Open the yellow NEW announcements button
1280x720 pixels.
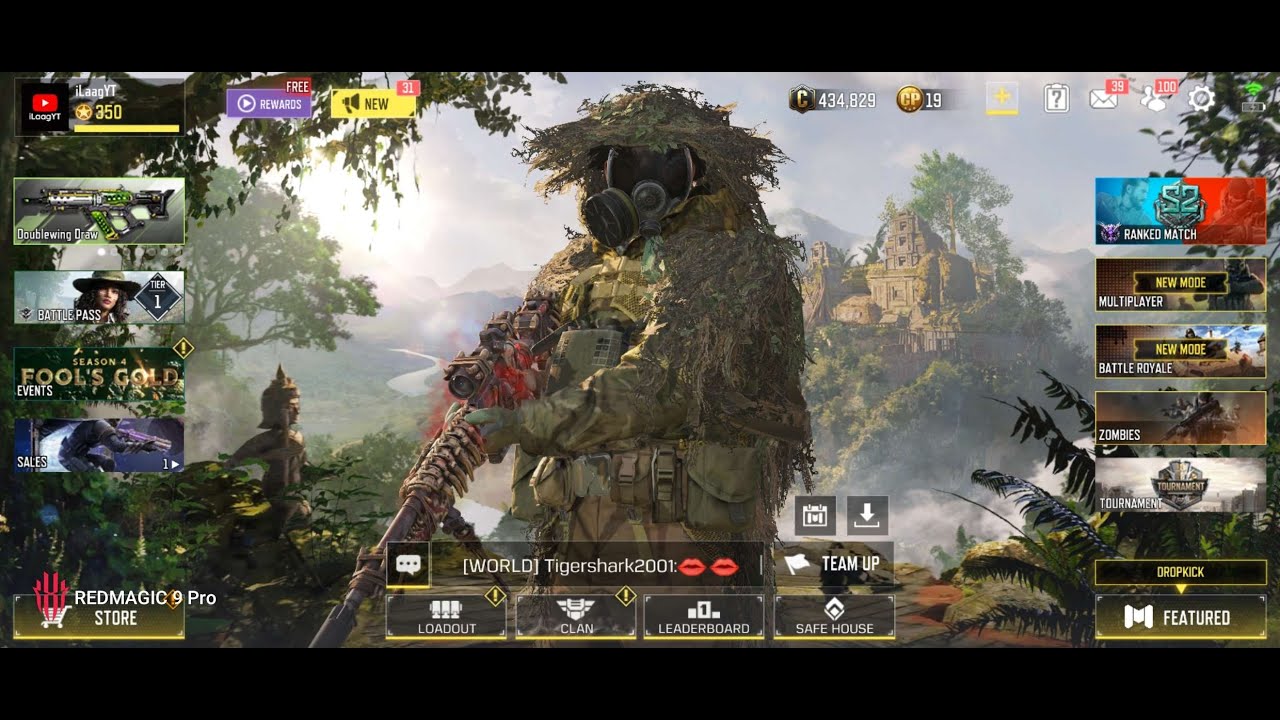pyautogui.click(x=373, y=104)
